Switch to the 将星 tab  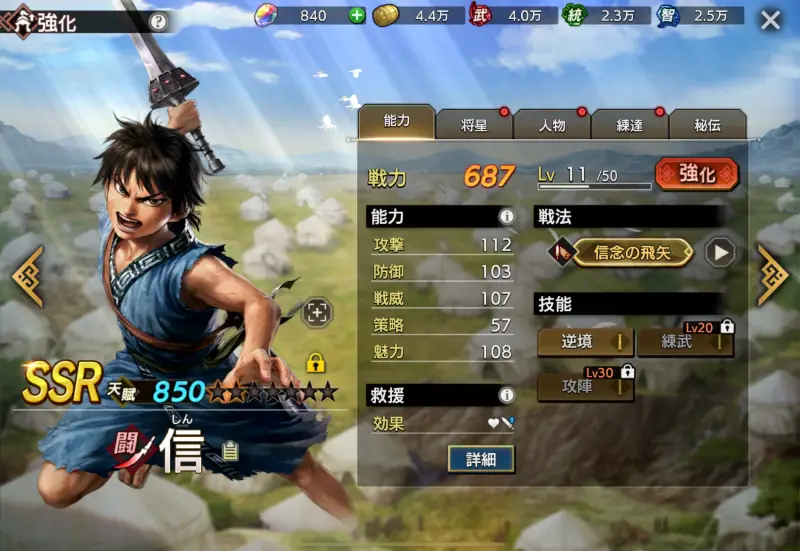click(474, 125)
